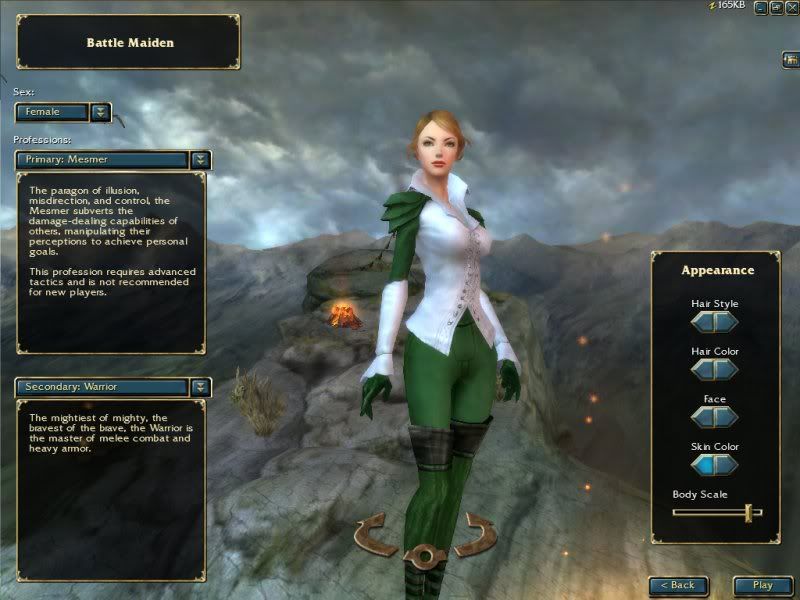This screenshot has width=800, height=600.
Task: Select next Hair Style with right arrow
Action: (x=727, y=321)
